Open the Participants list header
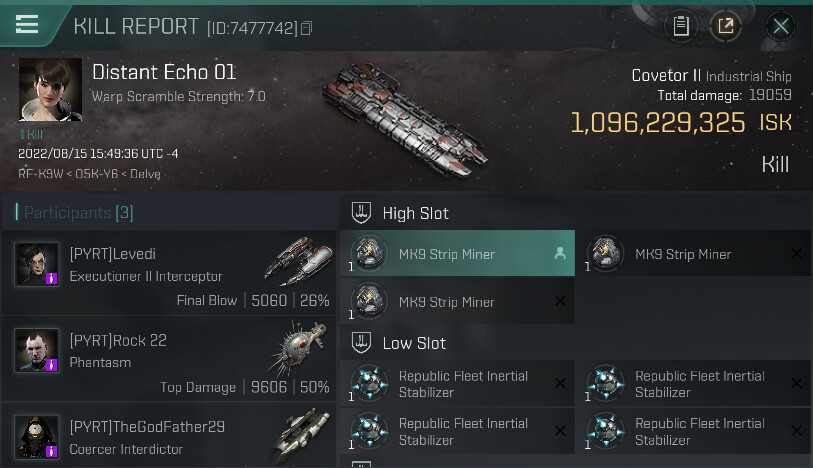Image resolution: width=813 pixels, height=468 pixels. [74, 212]
